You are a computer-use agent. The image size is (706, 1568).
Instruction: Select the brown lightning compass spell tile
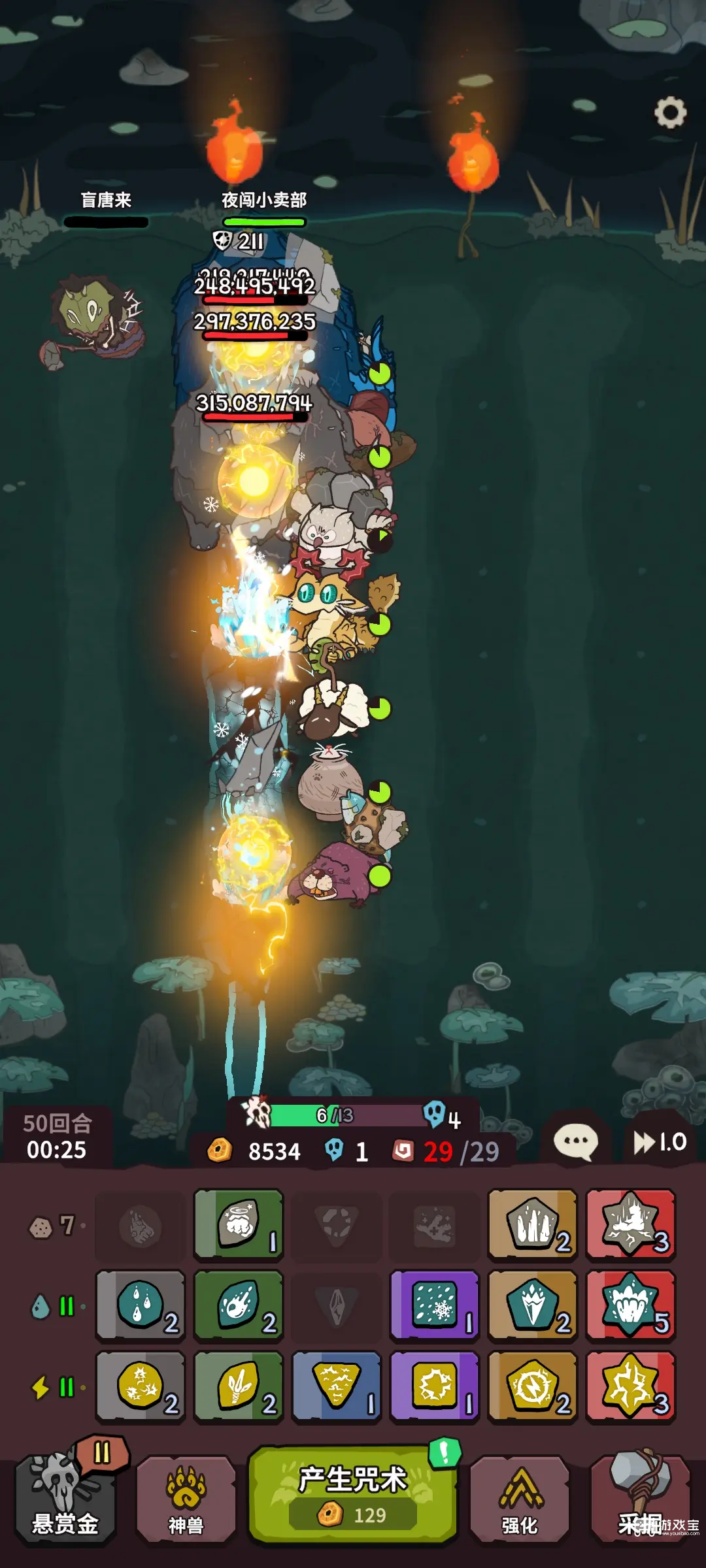click(x=533, y=1386)
